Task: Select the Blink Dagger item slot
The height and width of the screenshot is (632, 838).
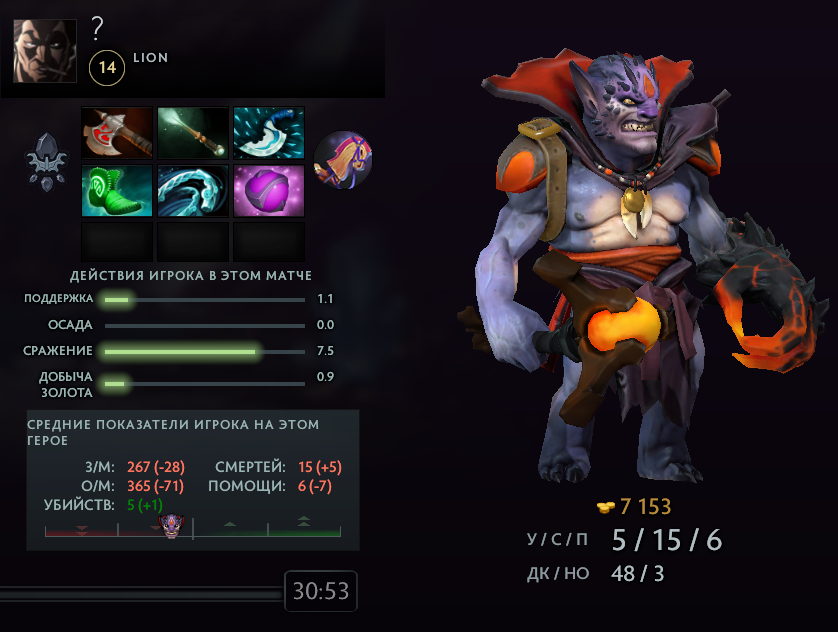Action: click(269, 133)
